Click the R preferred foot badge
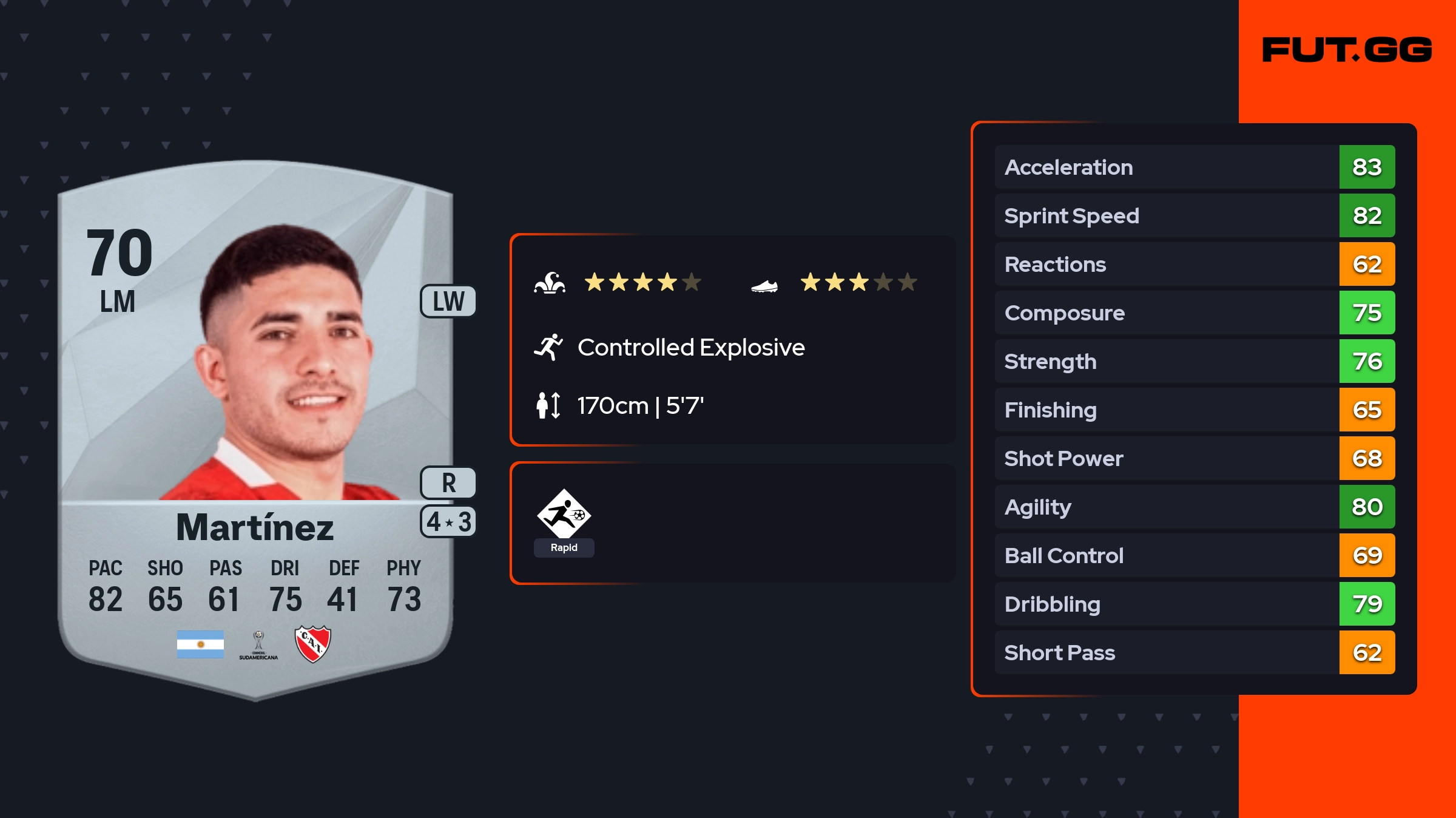The image size is (1456, 818). (x=448, y=483)
